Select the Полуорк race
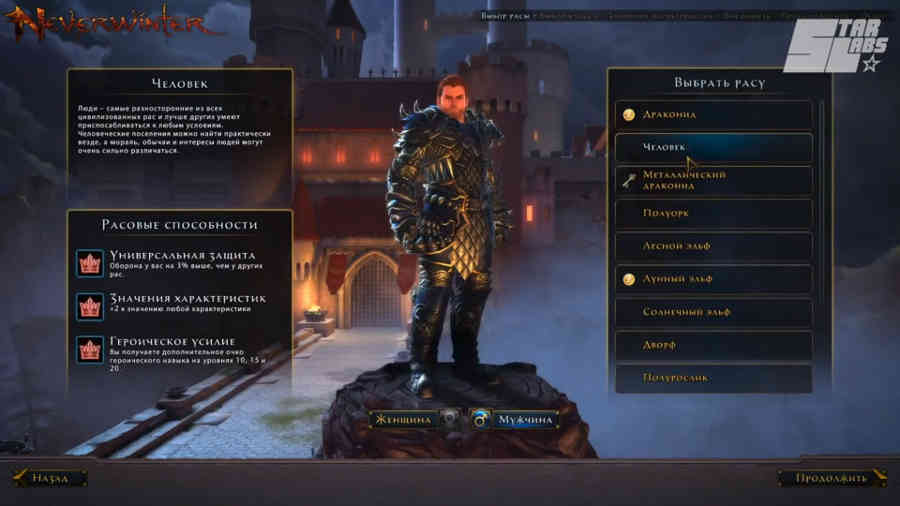The height and width of the screenshot is (506, 900). 713,214
